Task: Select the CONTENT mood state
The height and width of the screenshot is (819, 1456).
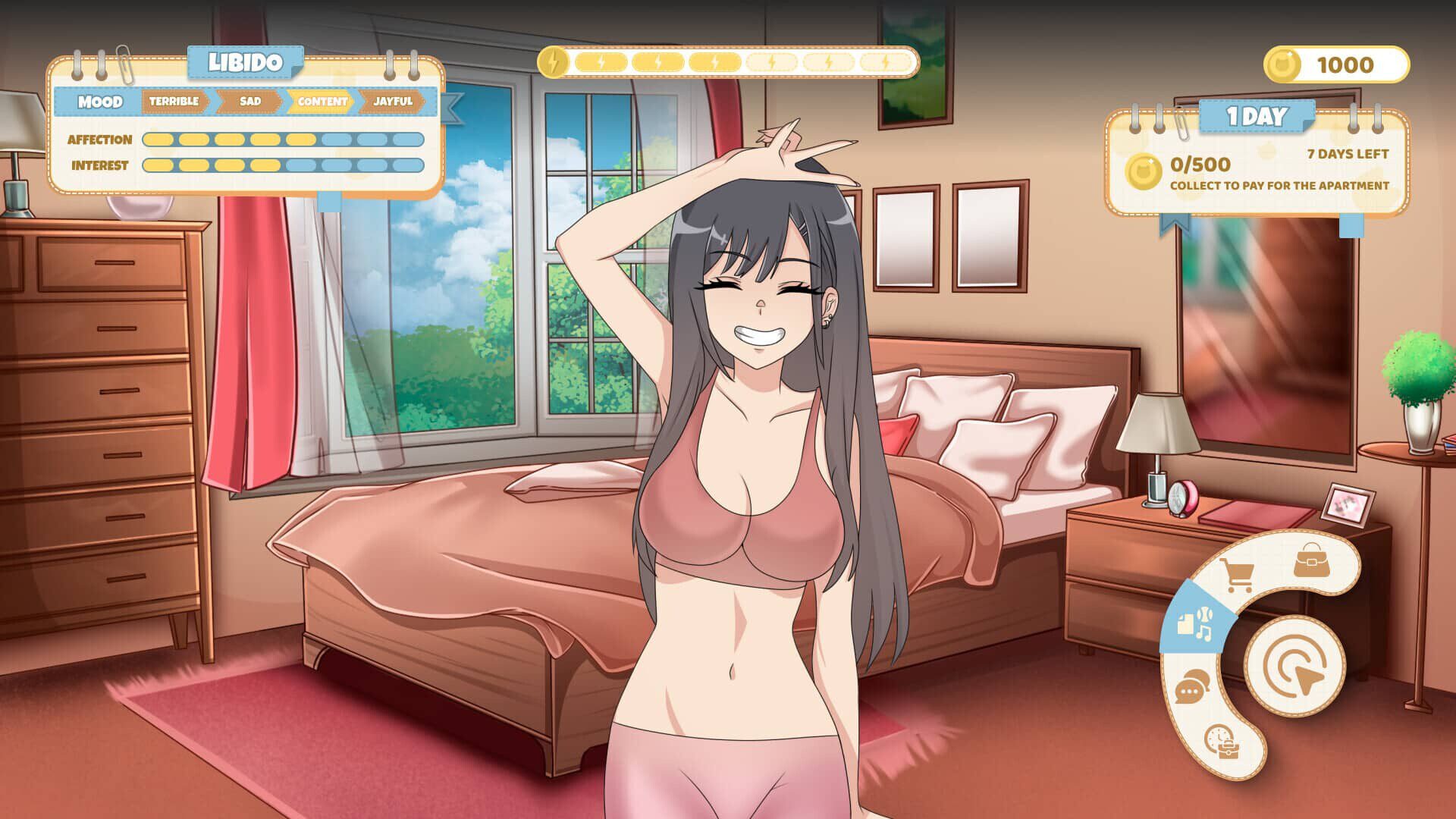Action: point(321,100)
